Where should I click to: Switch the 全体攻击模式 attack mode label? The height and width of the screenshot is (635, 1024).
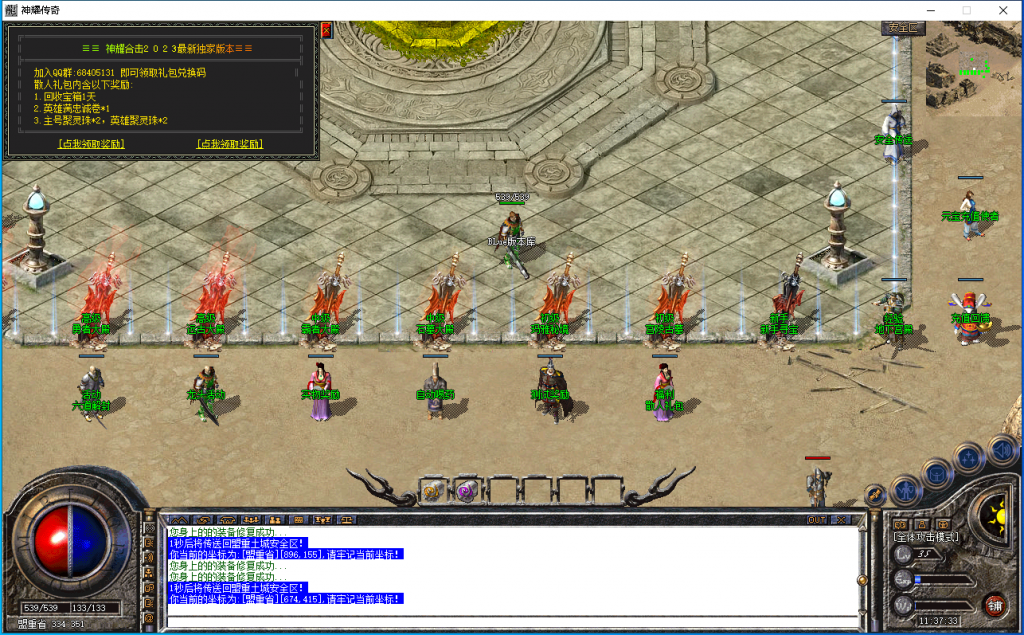point(925,537)
